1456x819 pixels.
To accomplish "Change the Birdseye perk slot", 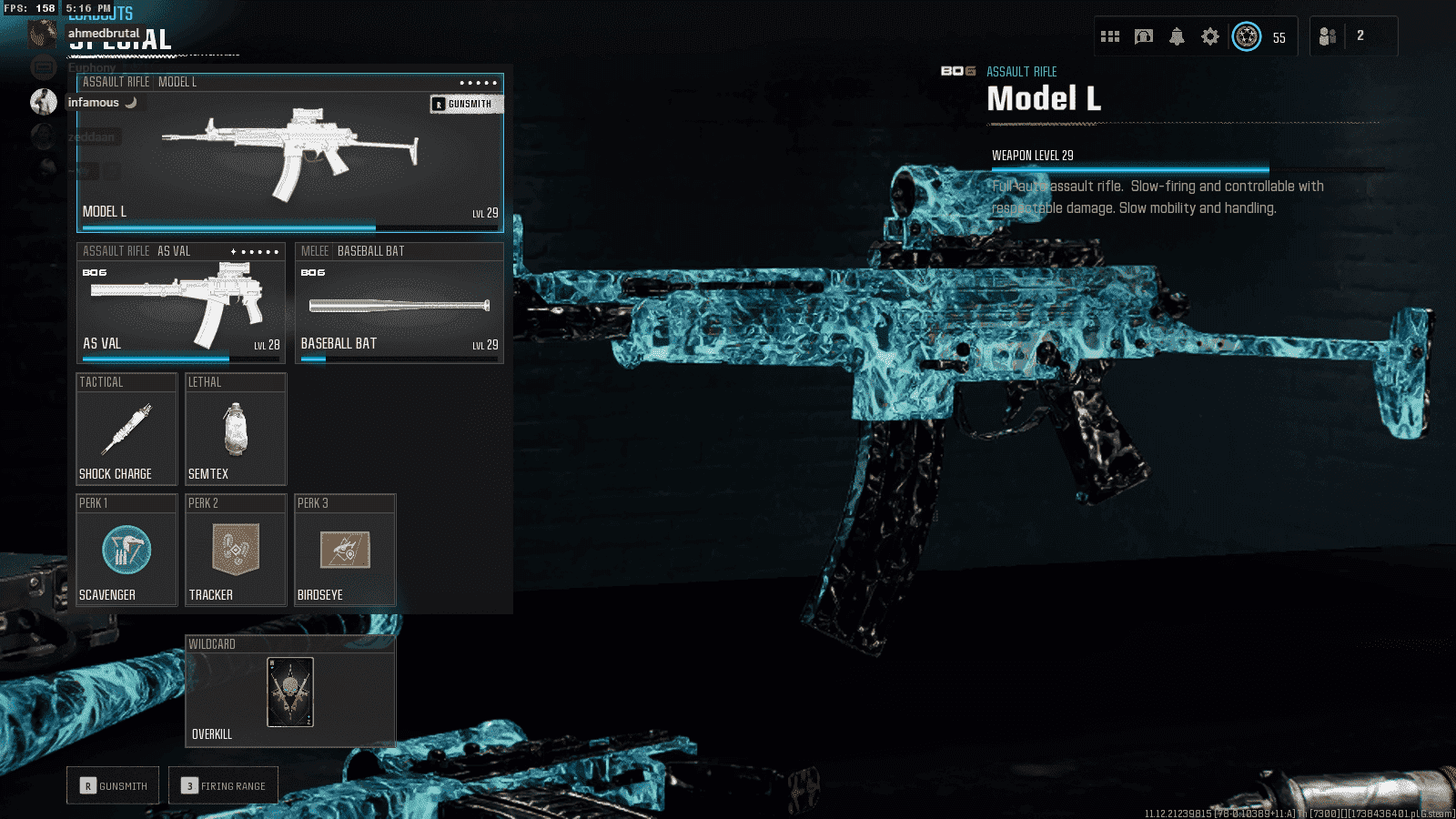I will click(345, 551).
